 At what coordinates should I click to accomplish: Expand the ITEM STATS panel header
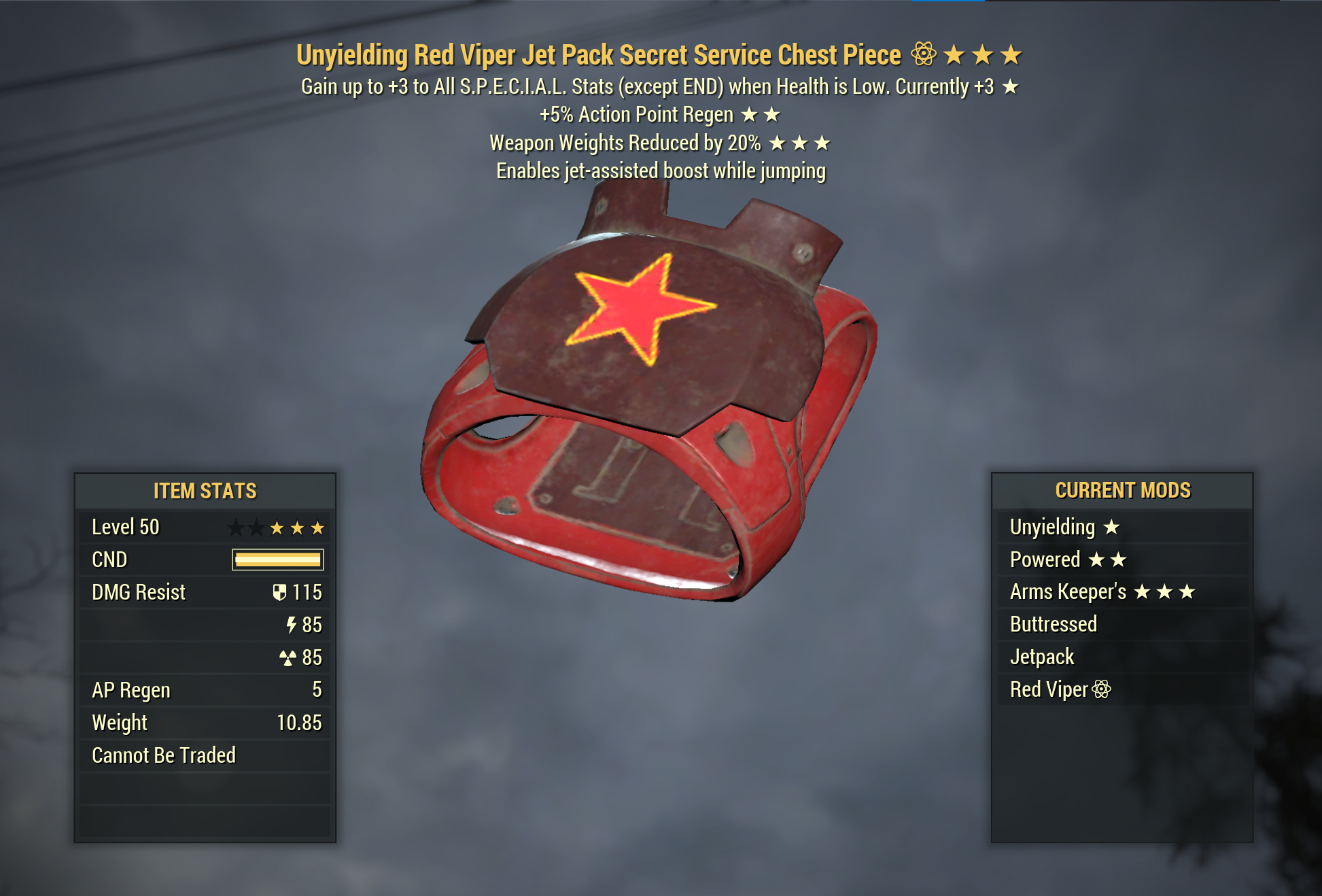(204, 491)
